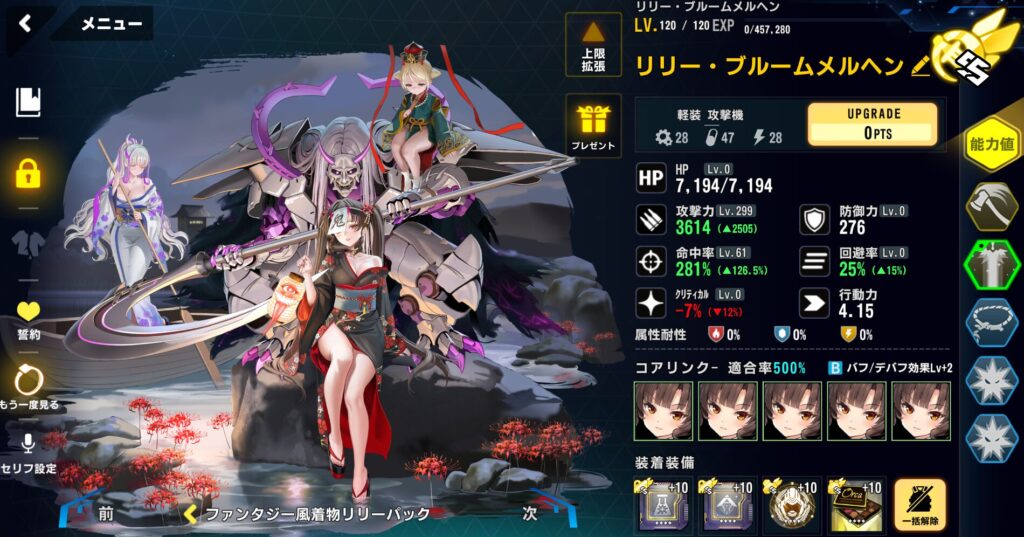Open the book icon in left sidebar

(28, 102)
